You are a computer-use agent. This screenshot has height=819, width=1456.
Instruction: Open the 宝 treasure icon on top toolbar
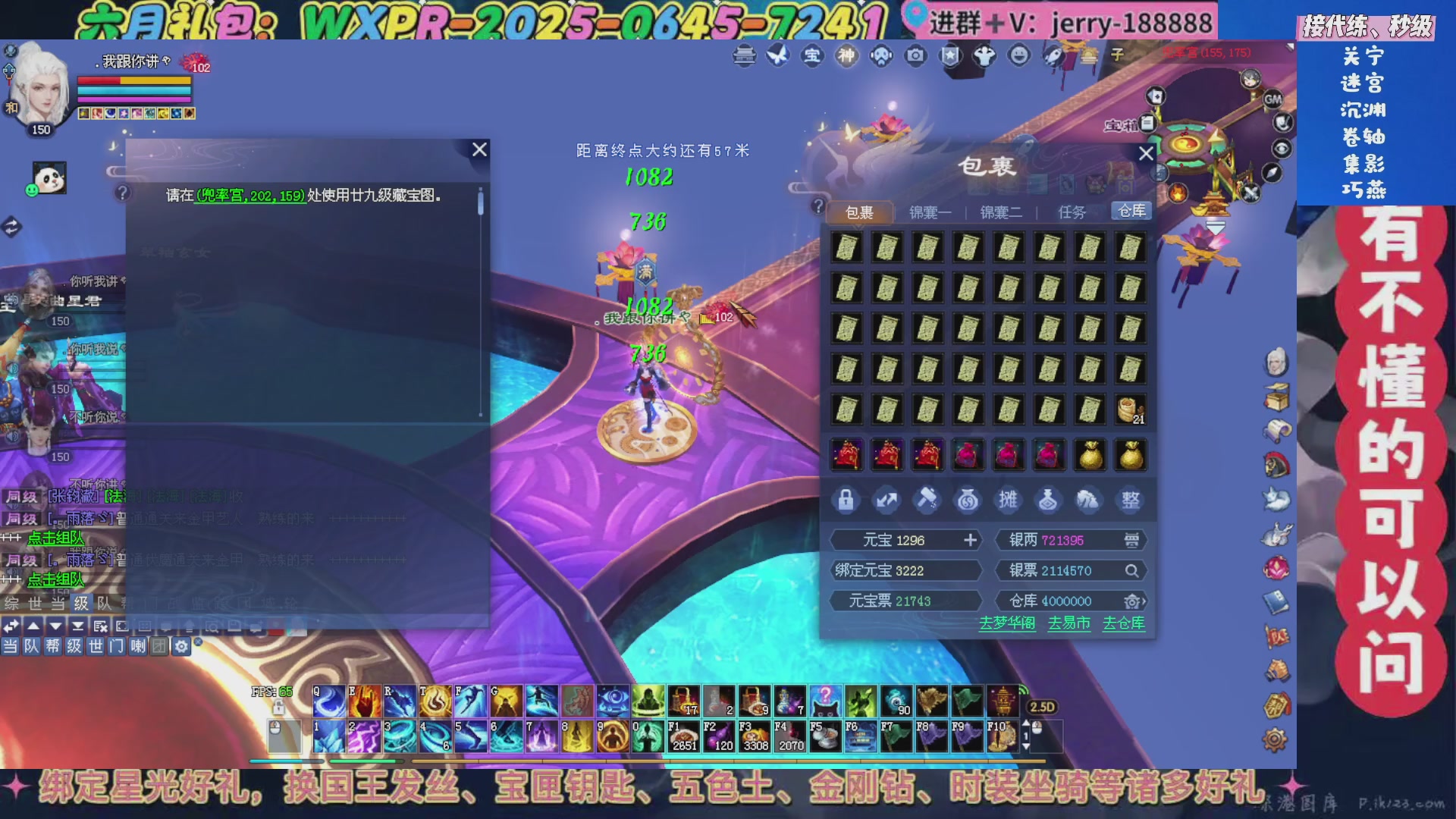coord(813,56)
